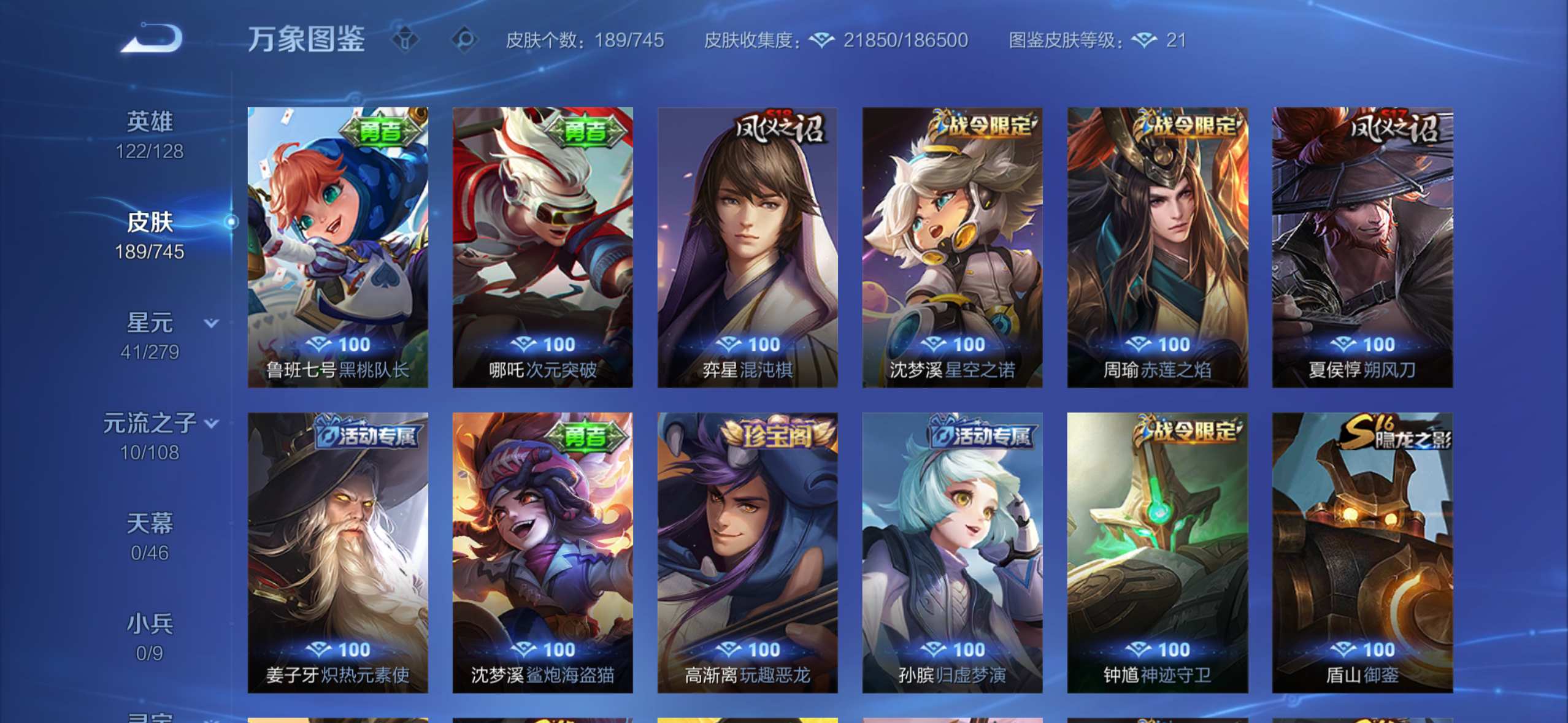The image size is (1568, 723).
Task: Open the filter icon beside 万象图鉴
Action: [x=405, y=40]
